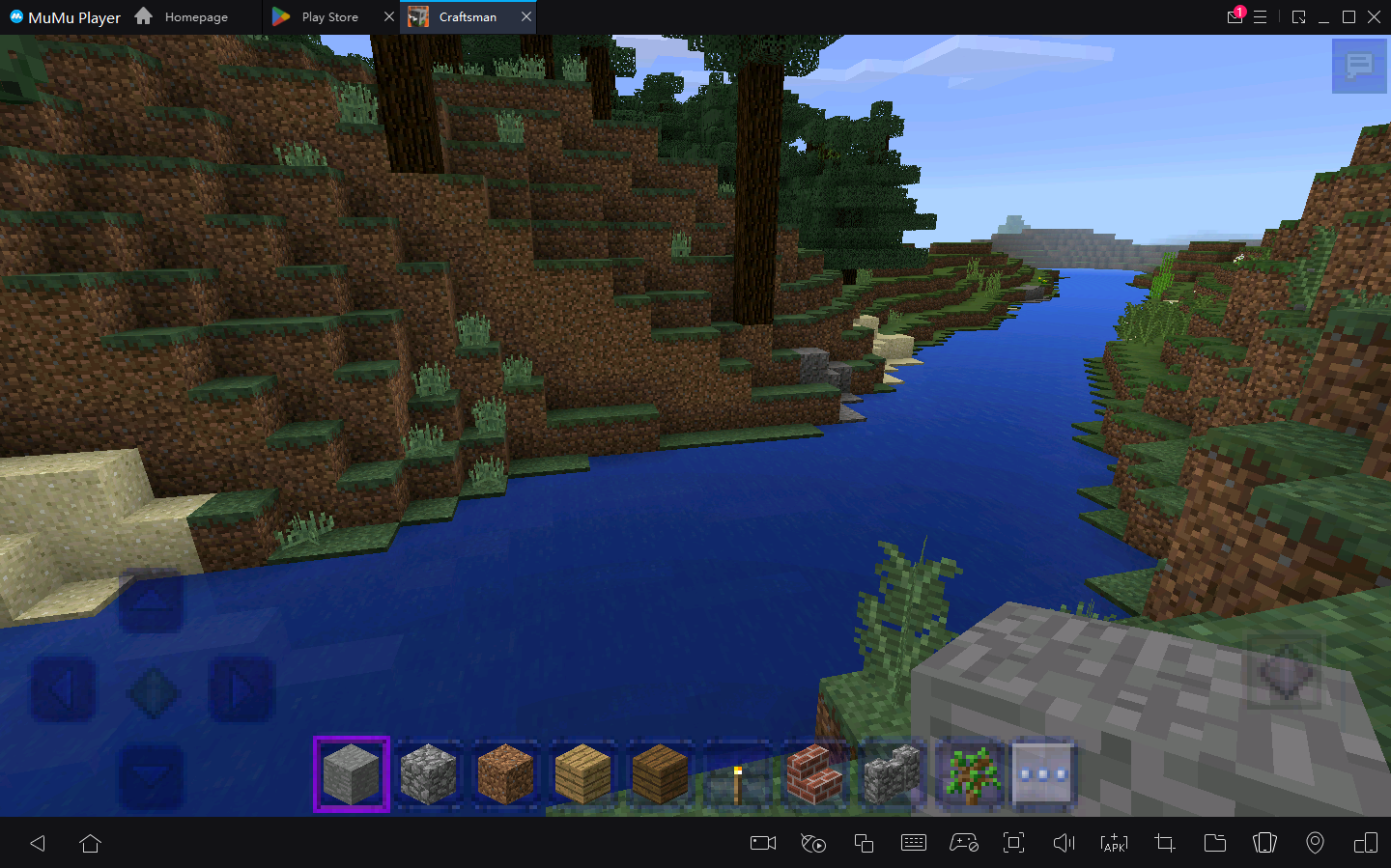Open the virtual keyboard settings
This screenshot has height=868, width=1391.
click(x=914, y=843)
